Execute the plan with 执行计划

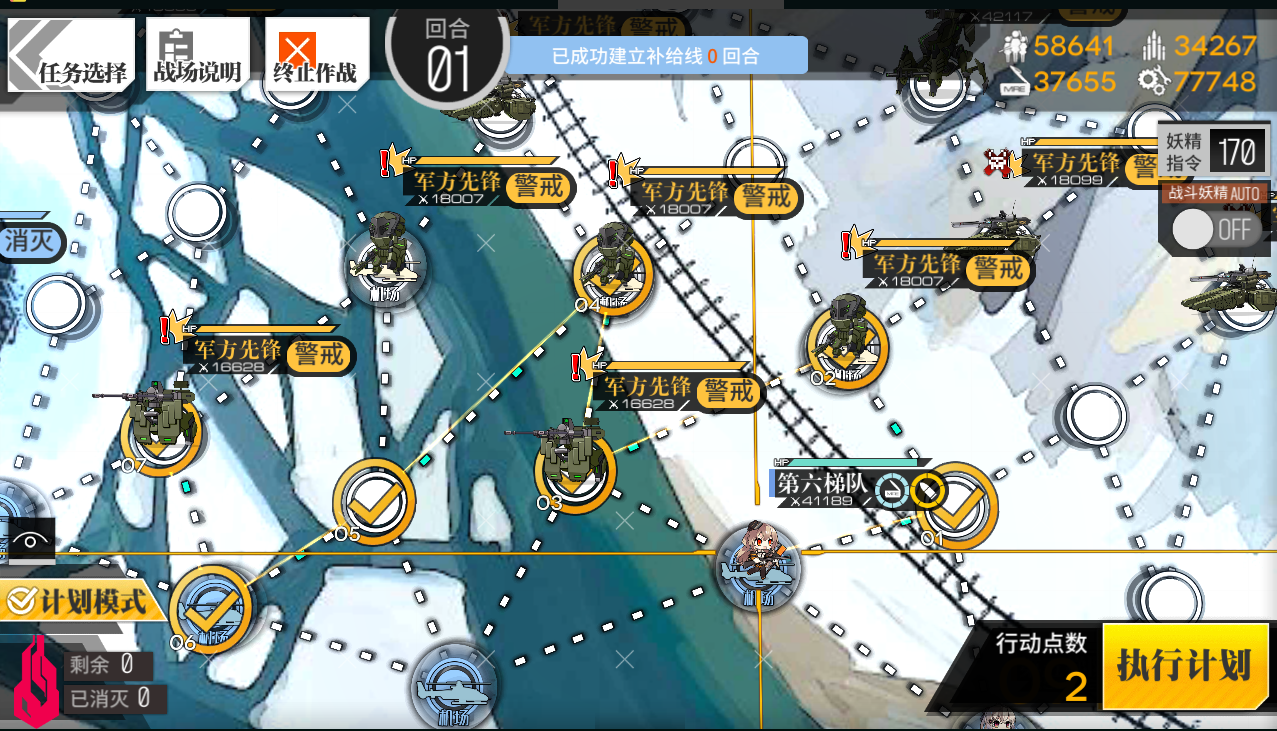pyautogui.click(x=1186, y=665)
